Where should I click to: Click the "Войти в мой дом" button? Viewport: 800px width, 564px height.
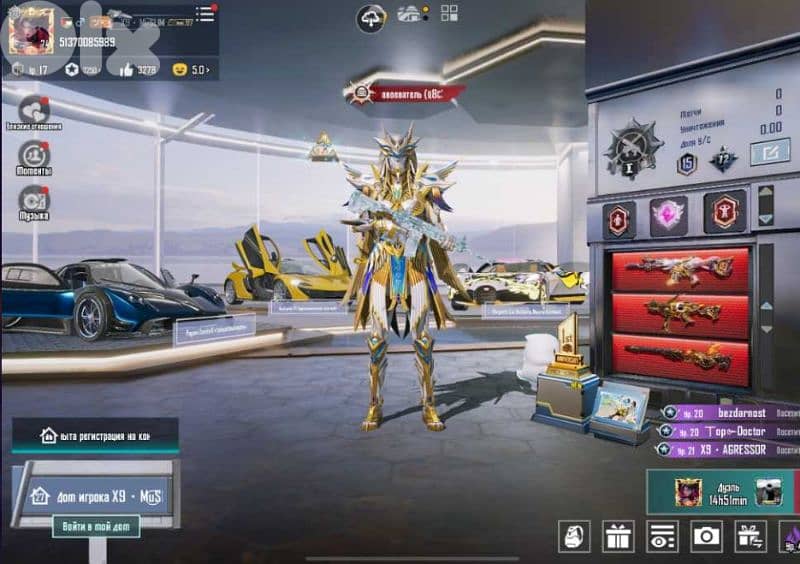96,526
